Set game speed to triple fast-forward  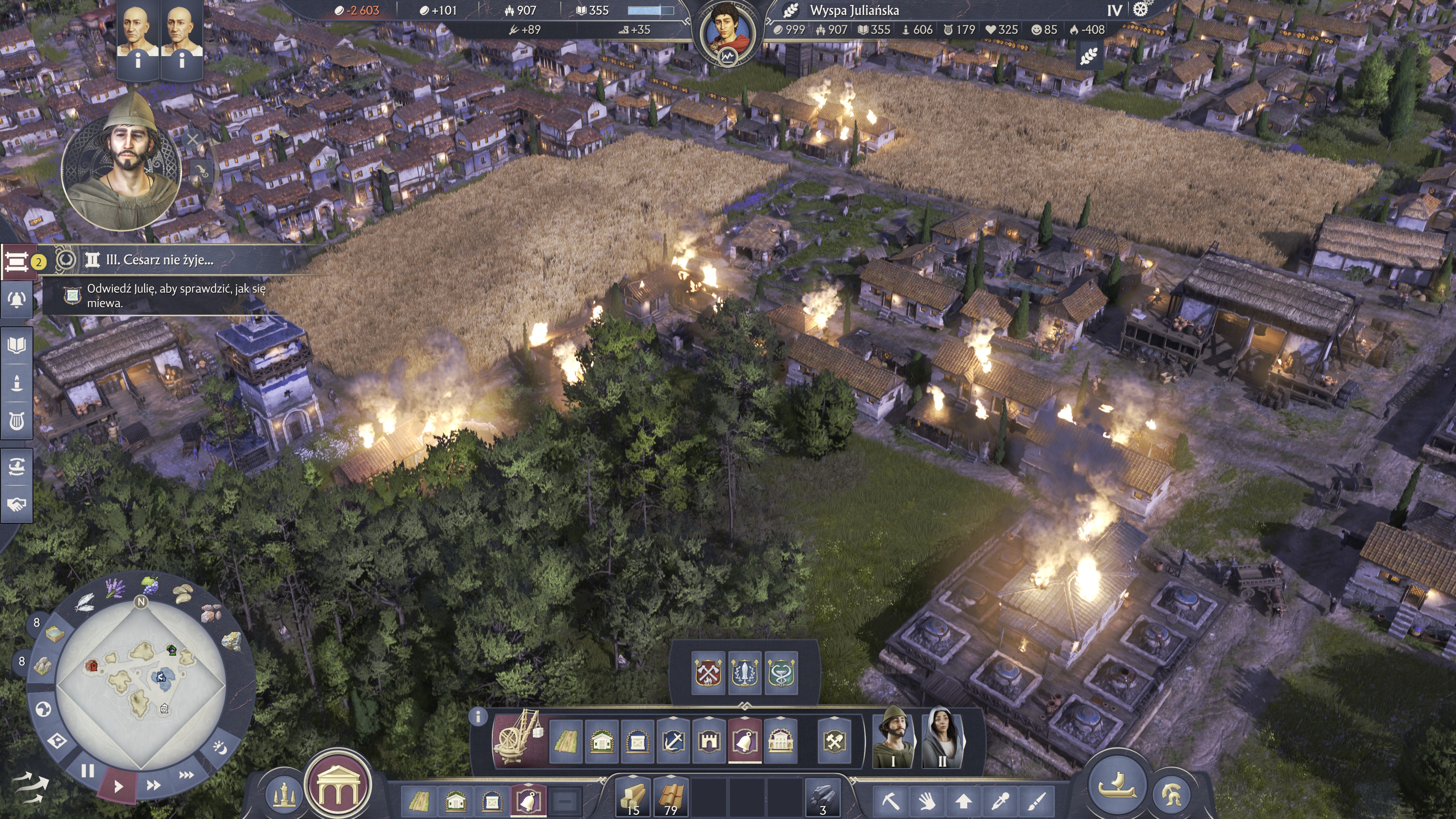pyautogui.click(x=186, y=775)
